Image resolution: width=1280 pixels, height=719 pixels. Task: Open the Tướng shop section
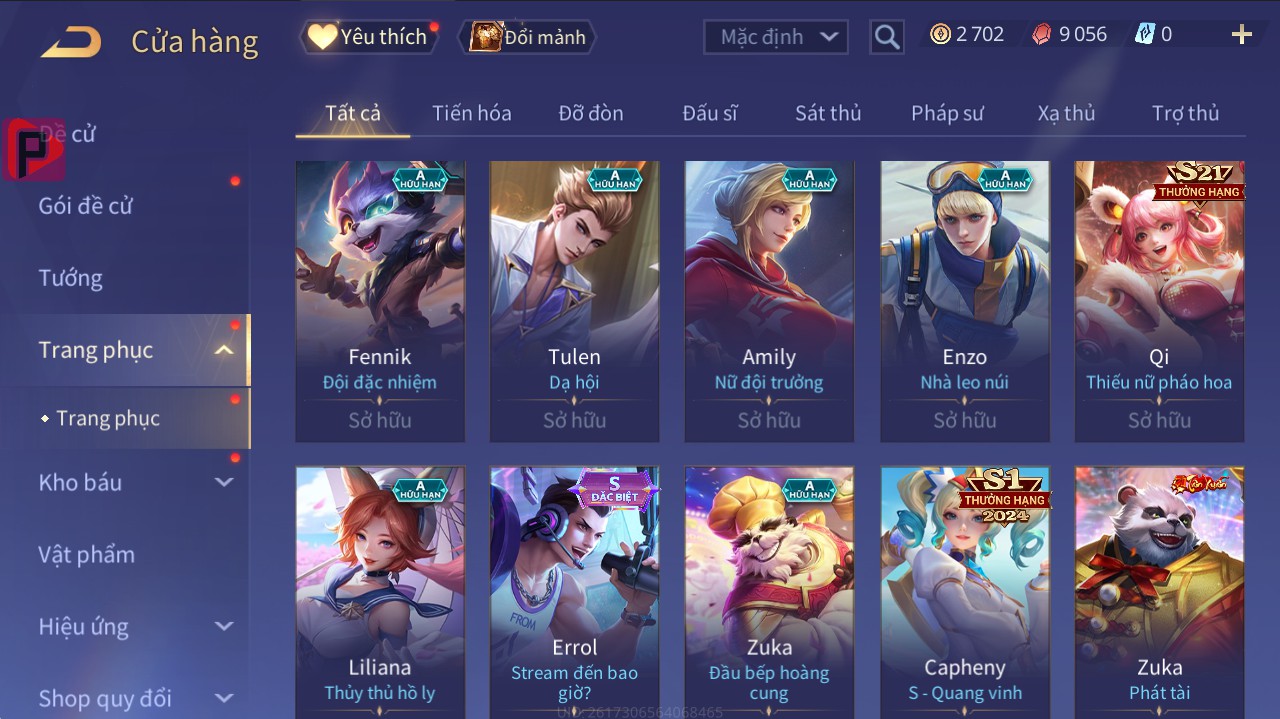pos(71,278)
